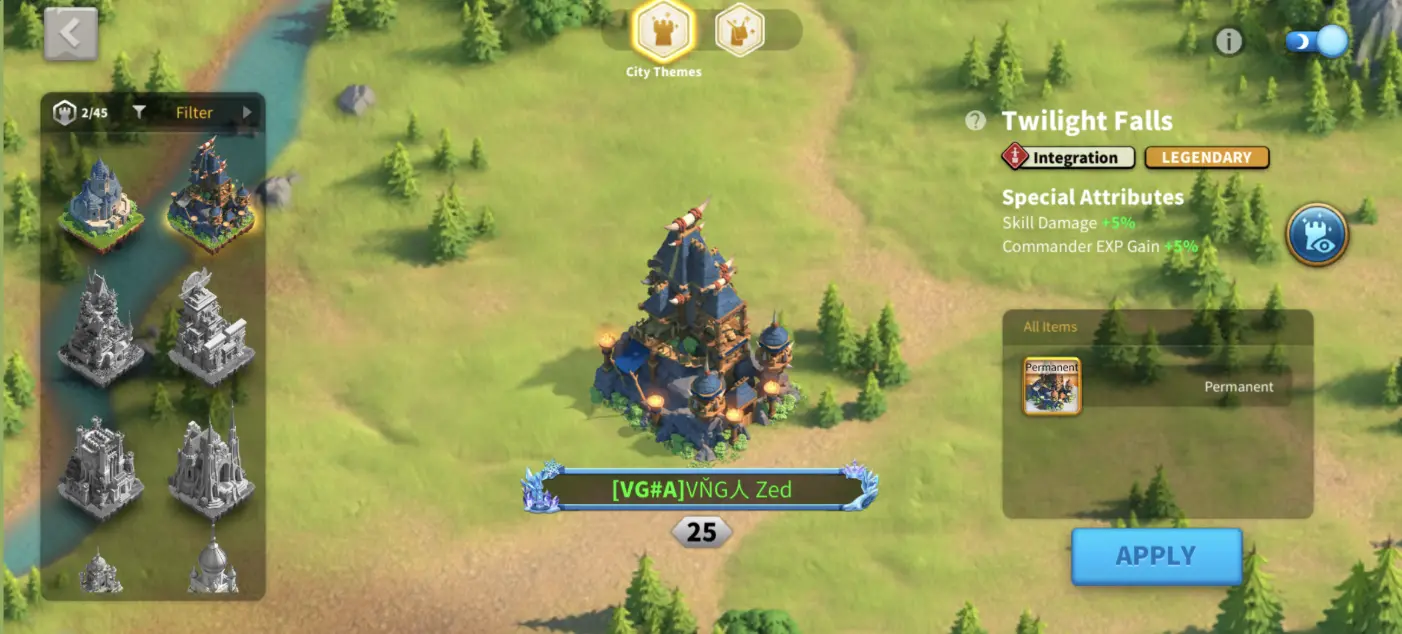
Task: Show help for Twilight Falls question mark
Action: [976, 121]
